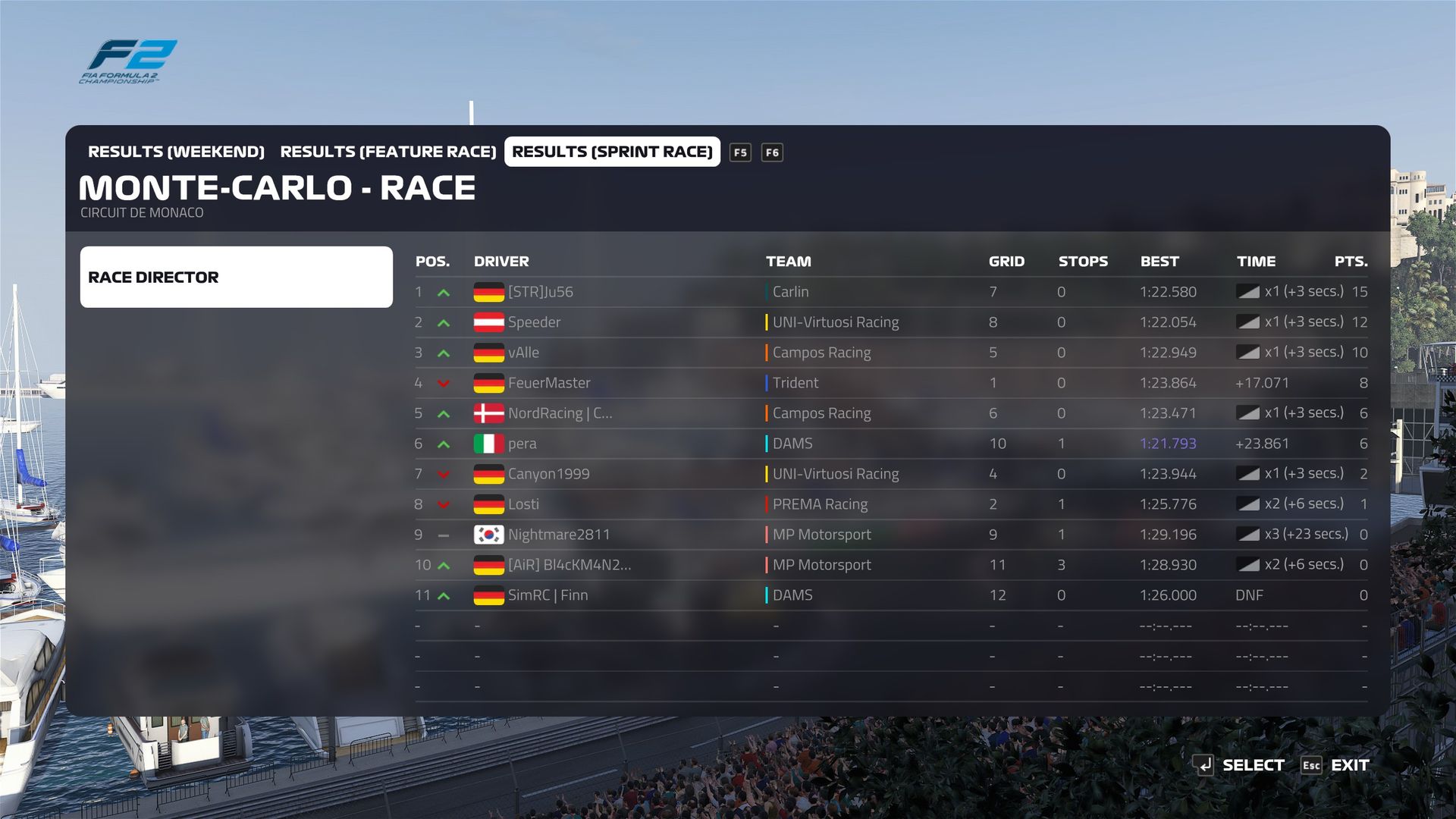1456x819 pixels.
Task: Open the Results (Feature Race) tab
Action: 388,152
